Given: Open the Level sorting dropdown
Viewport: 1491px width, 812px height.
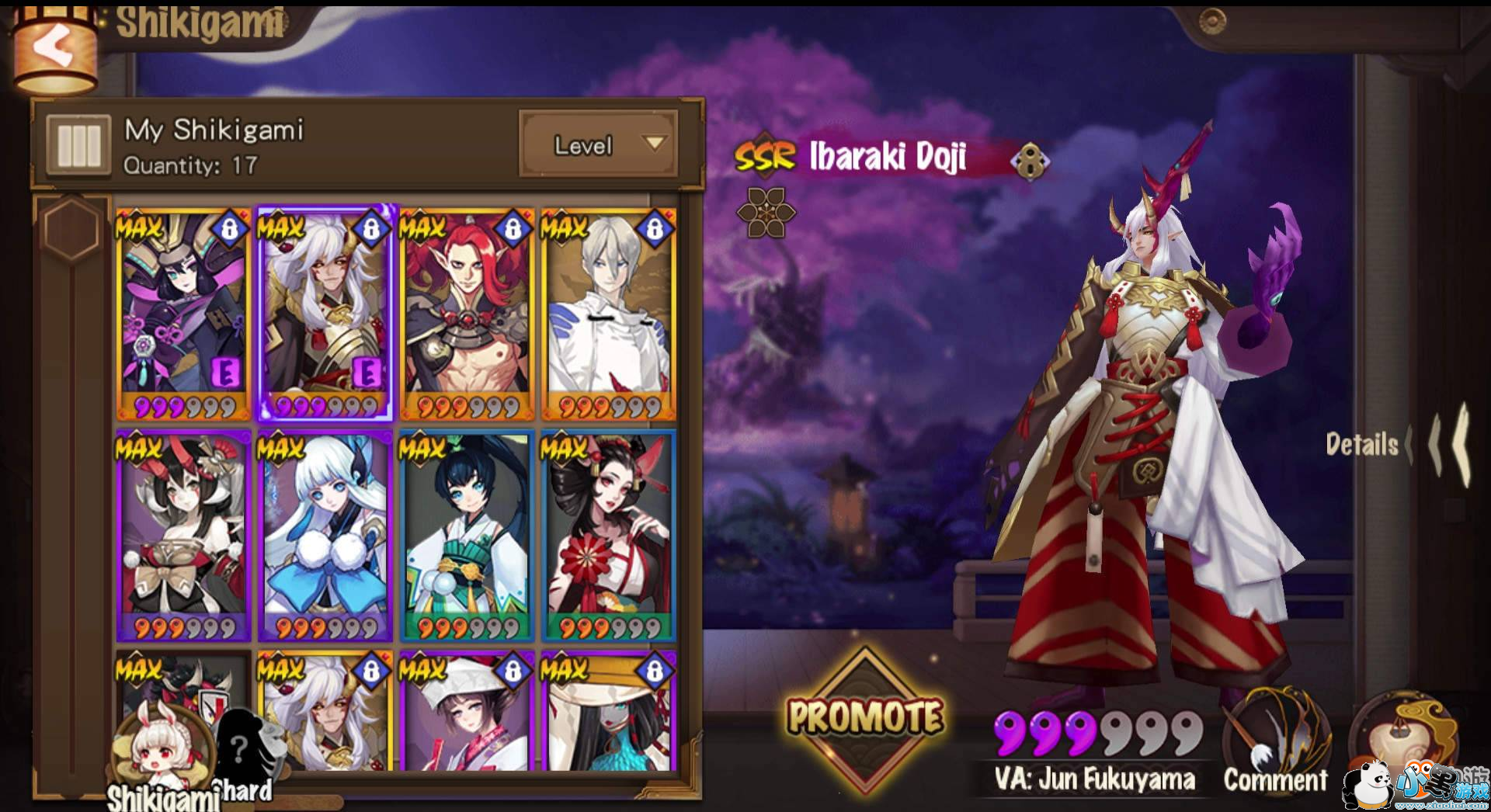Looking at the screenshot, I should [x=598, y=145].
